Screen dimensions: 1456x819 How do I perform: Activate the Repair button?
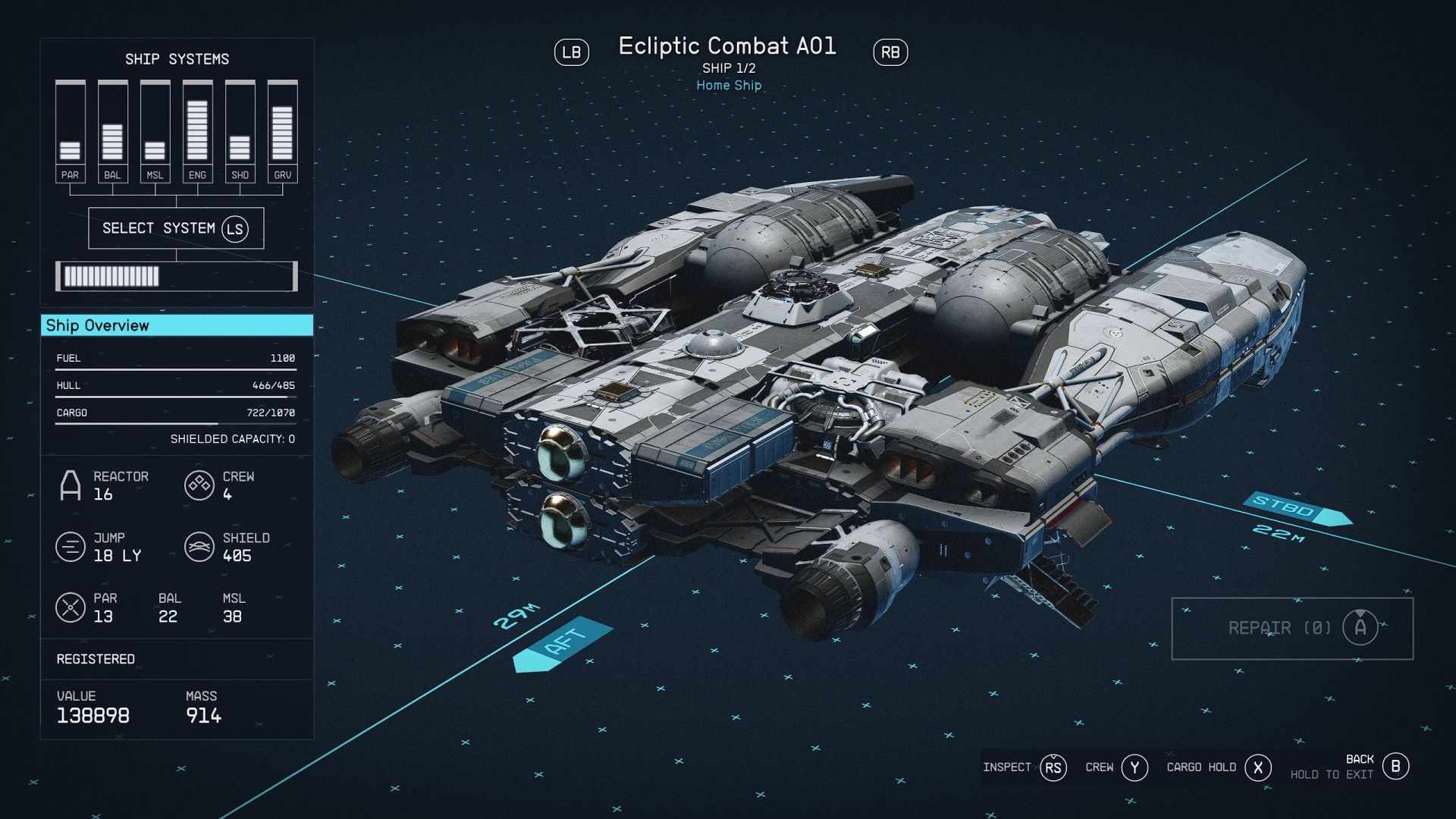tap(1291, 628)
